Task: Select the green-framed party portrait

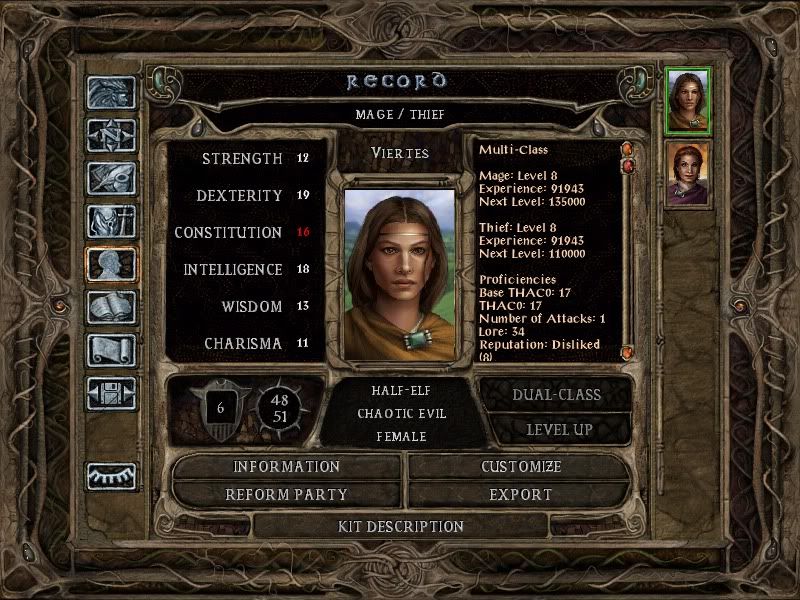Action: pos(688,100)
